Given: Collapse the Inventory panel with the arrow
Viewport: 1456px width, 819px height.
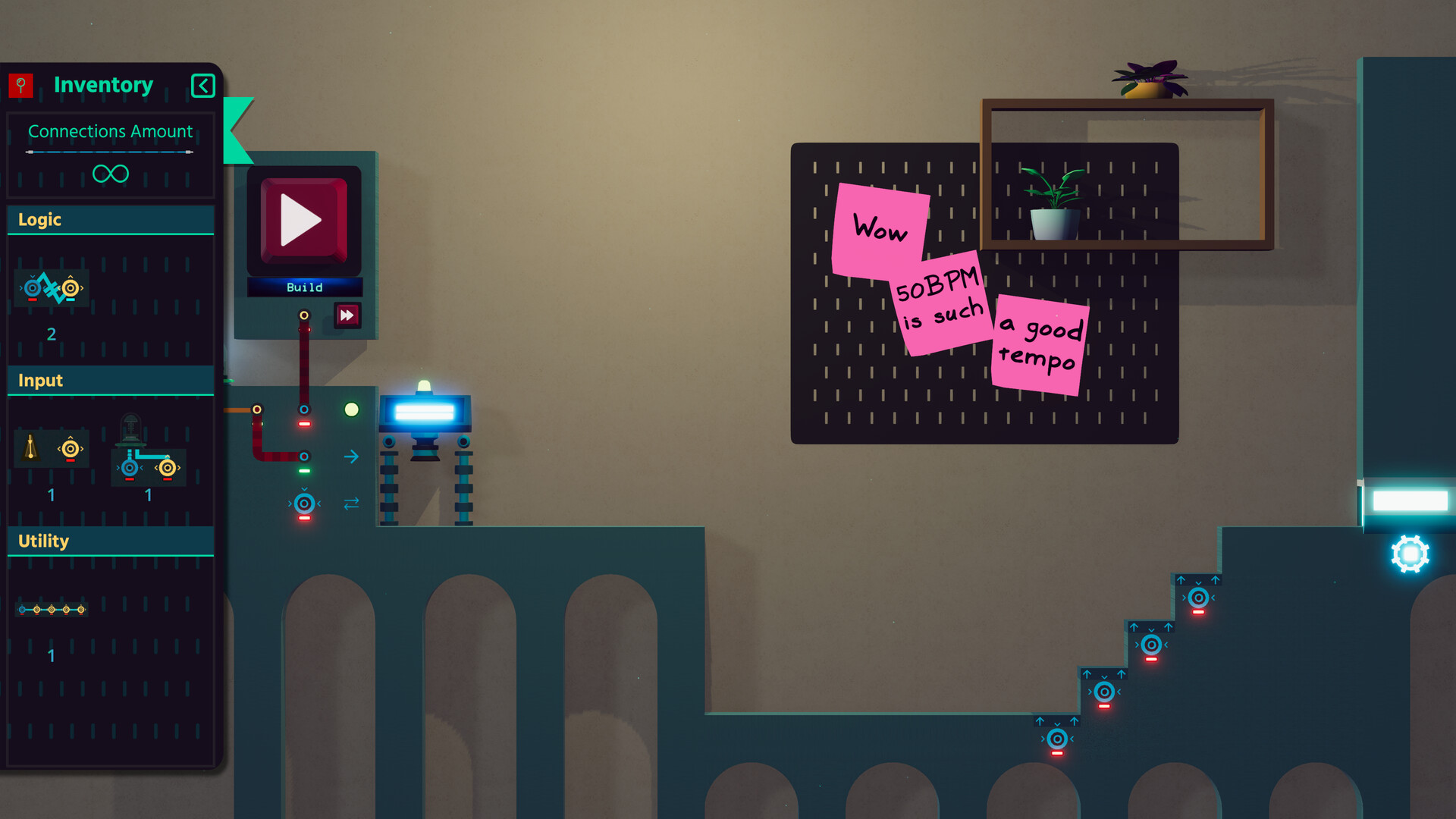Looking at the screenshot, I should pyautogui.click(x=202, y=85).
